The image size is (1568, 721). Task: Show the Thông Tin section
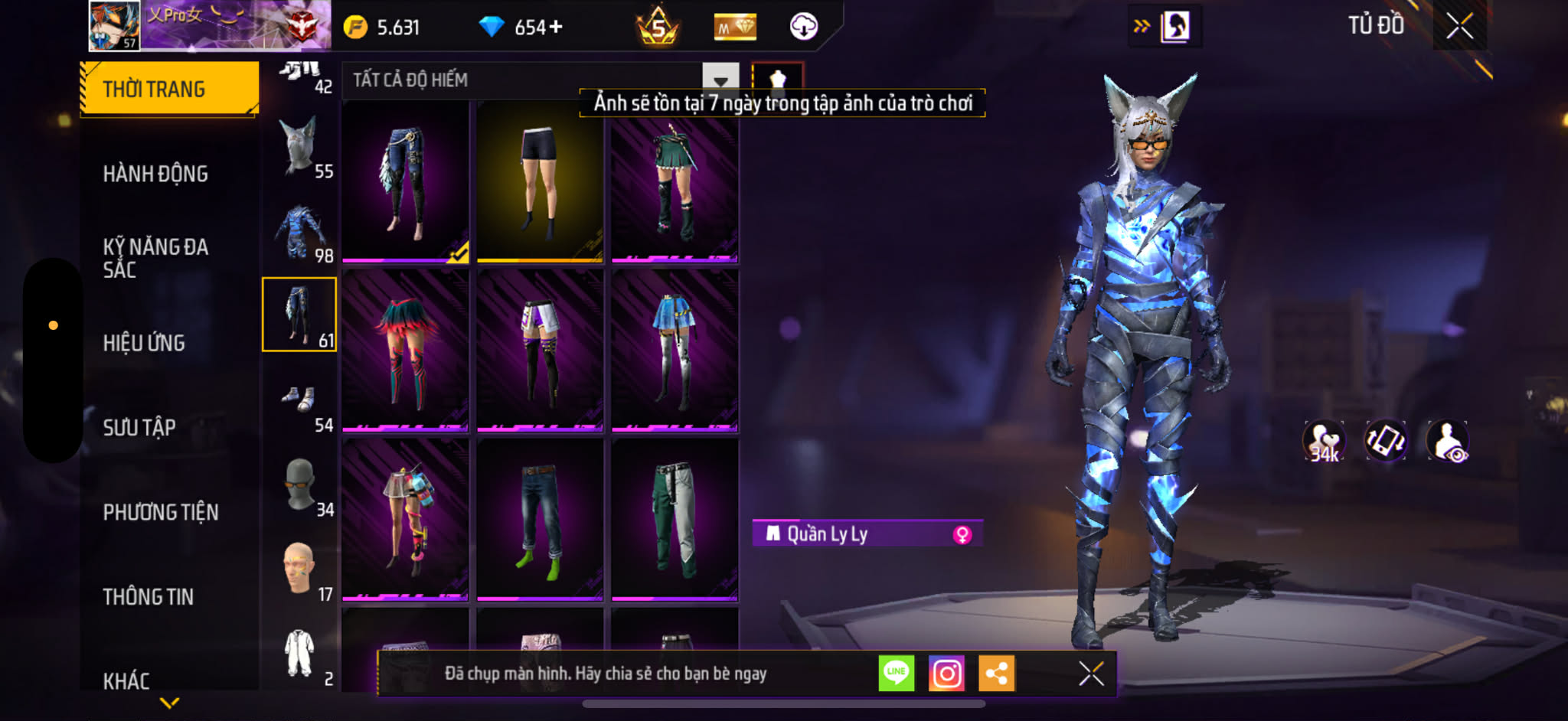coord(149,597)
